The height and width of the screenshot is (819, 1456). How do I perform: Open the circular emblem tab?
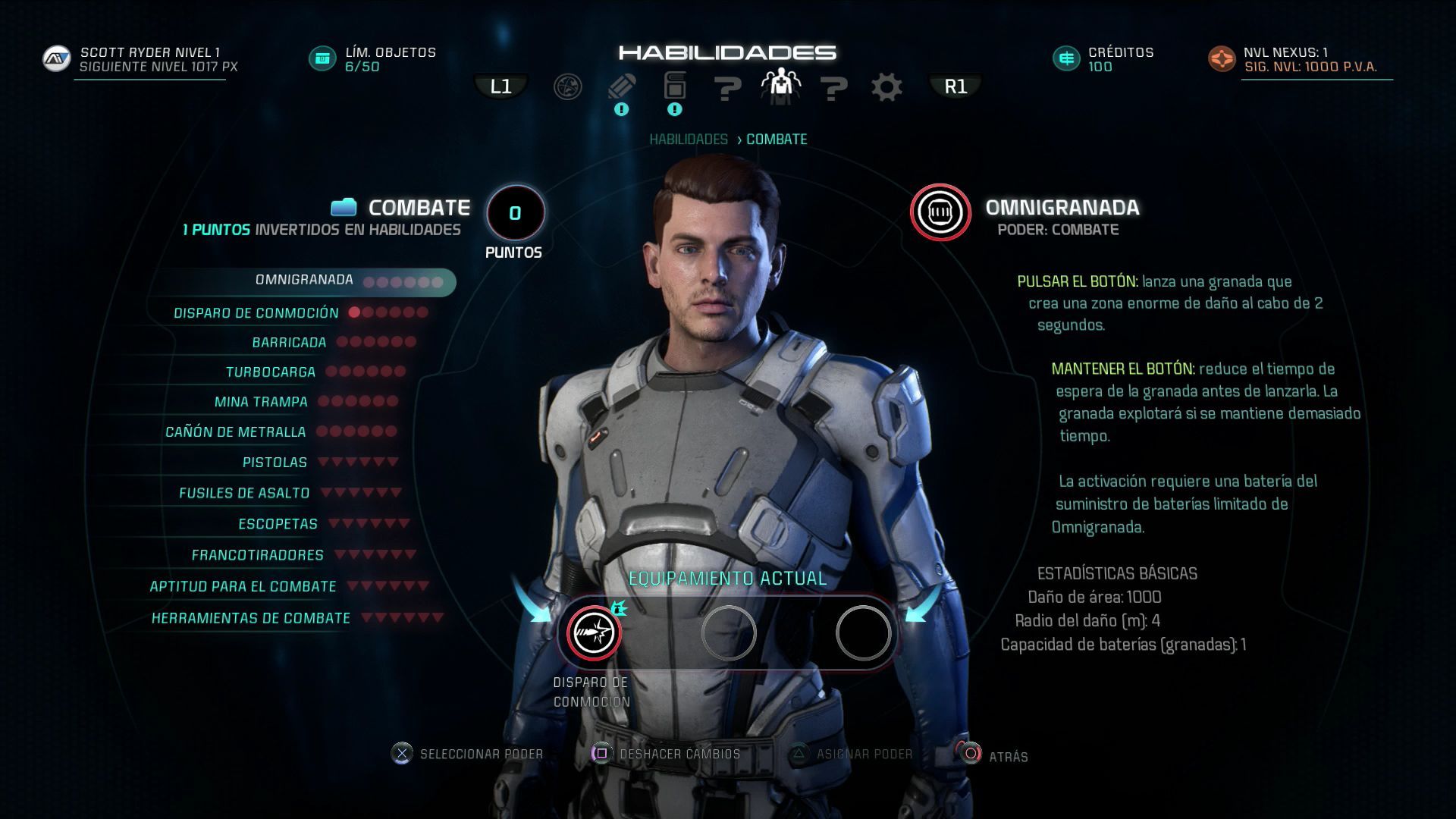[568, 87]
